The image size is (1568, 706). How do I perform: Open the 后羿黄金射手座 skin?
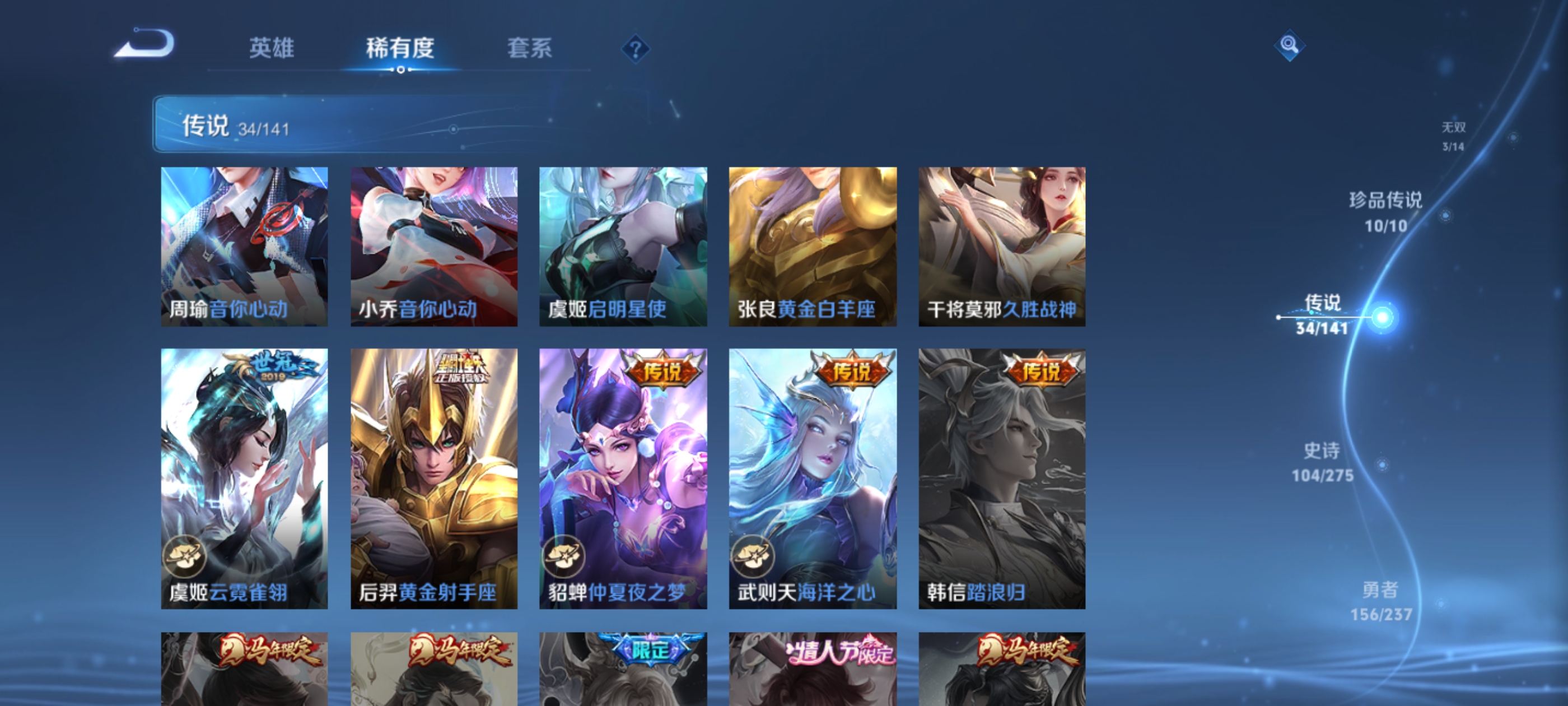tap(435, 478)
